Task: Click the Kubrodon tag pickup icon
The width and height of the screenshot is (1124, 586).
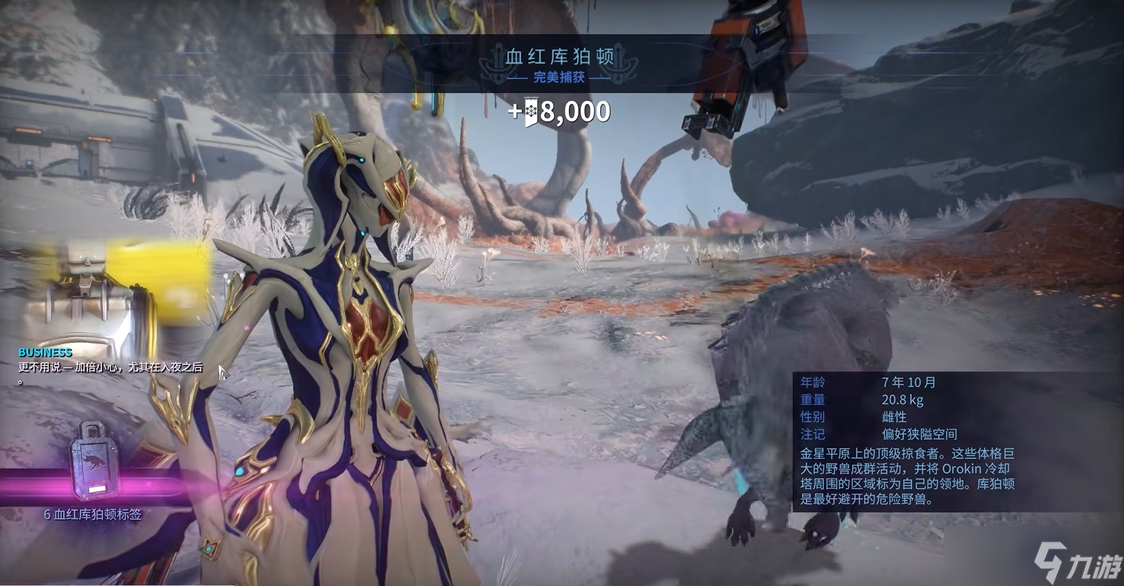Action: point(96,461)
